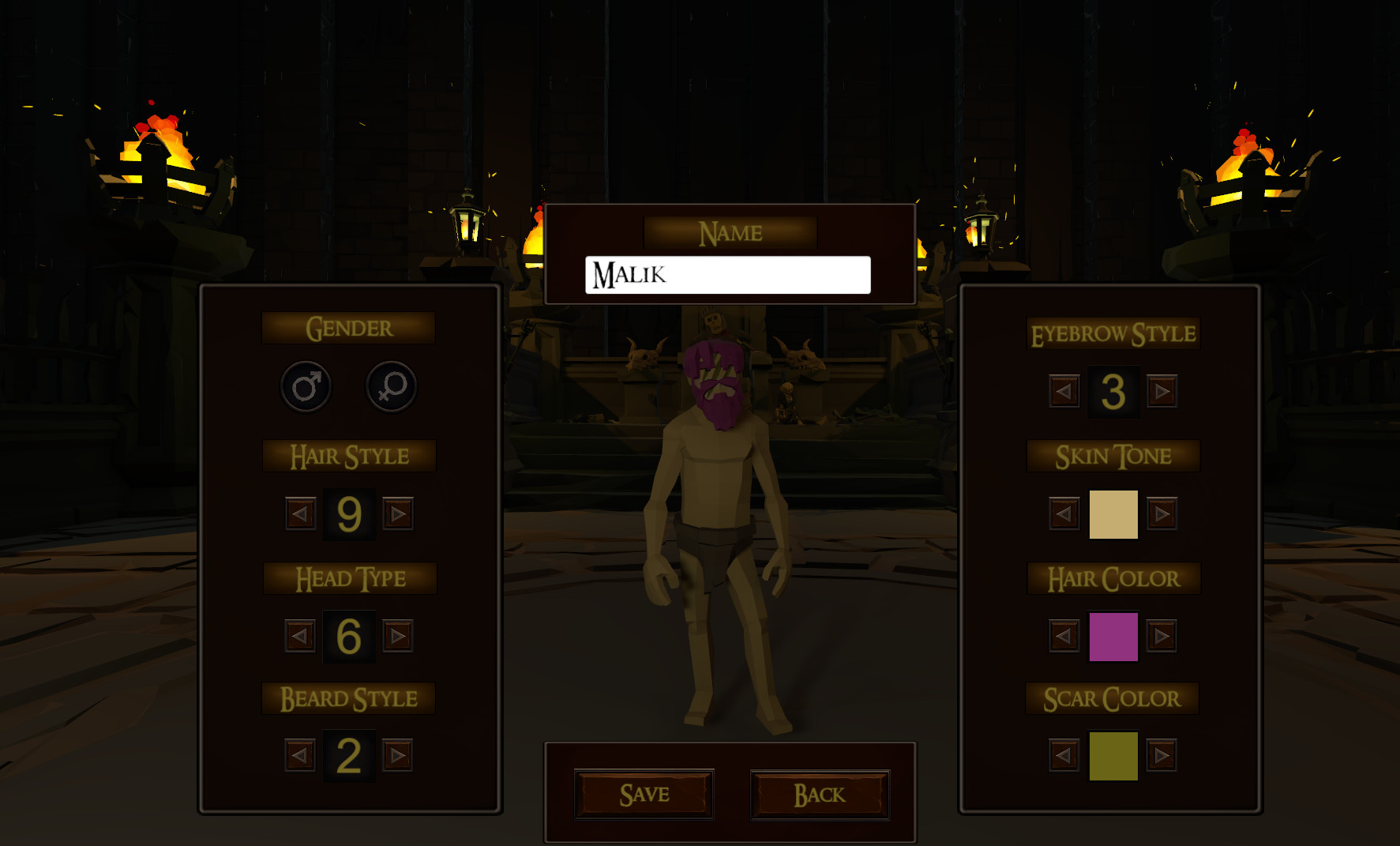Pick the next Hair Color
The width and height of the screenshot is (1400, 846).
1161,634
